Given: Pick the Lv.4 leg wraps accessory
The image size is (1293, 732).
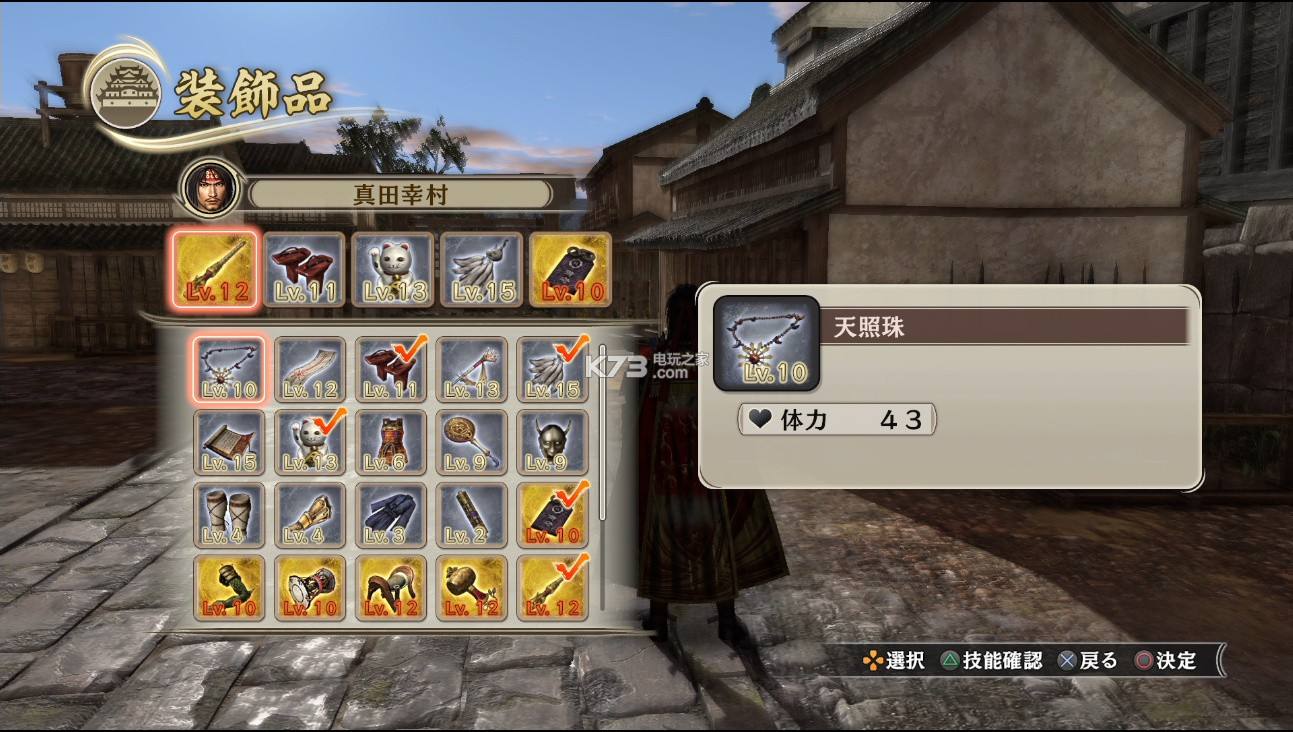Looking at the screenshot, I should click(x=230, y=515).
